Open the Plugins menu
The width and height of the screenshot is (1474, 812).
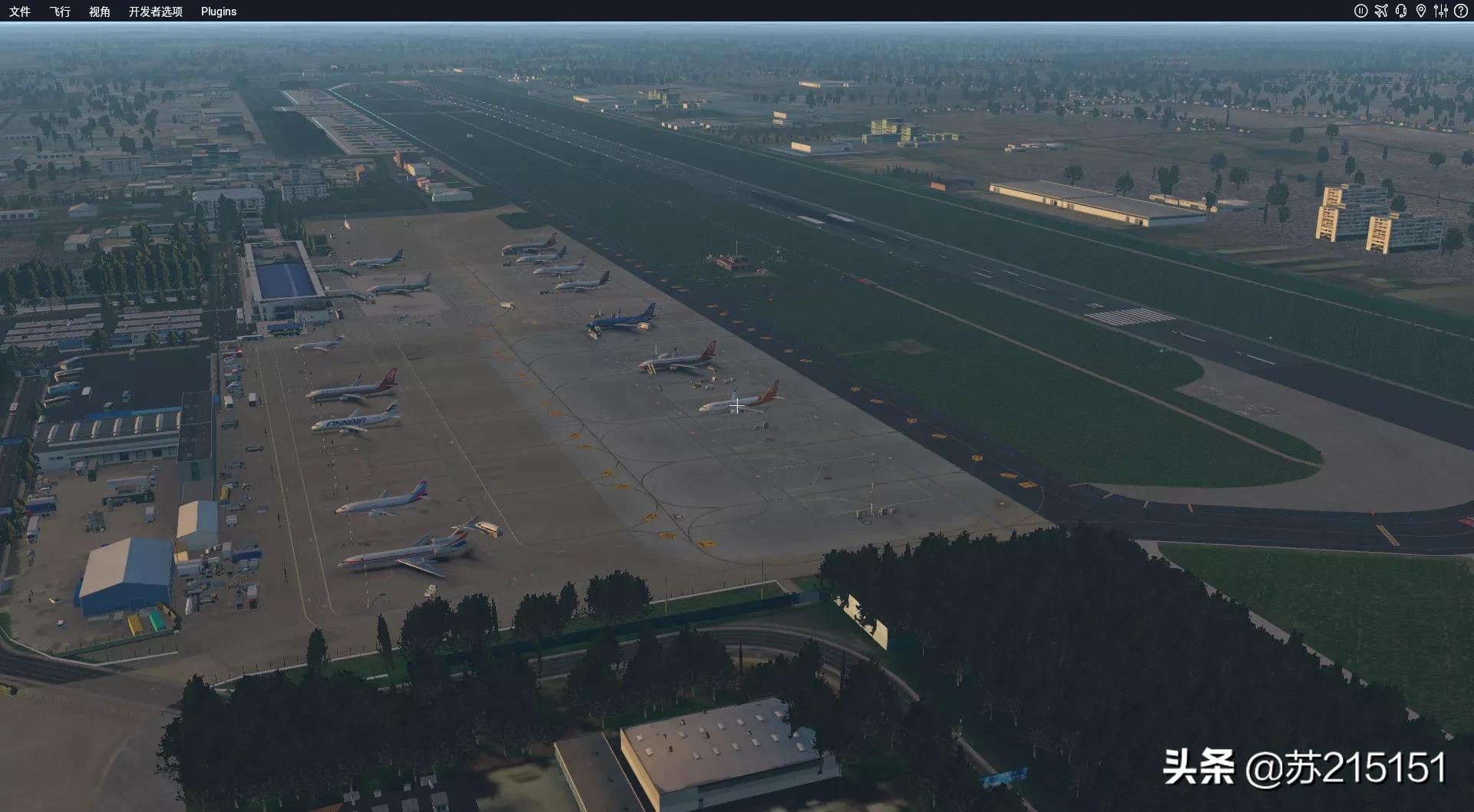pos(219,12)
